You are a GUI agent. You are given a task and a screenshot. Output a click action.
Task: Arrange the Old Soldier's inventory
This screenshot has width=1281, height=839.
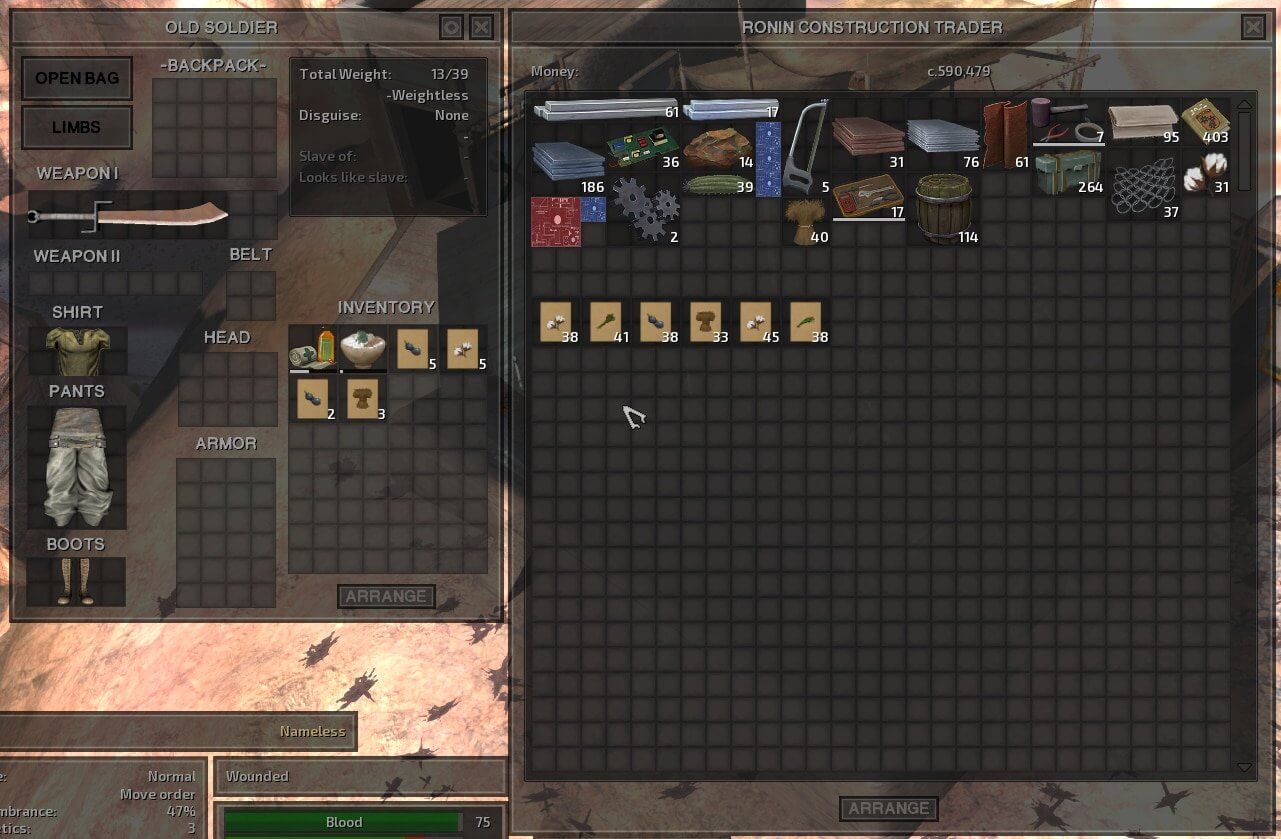point(386,596)
